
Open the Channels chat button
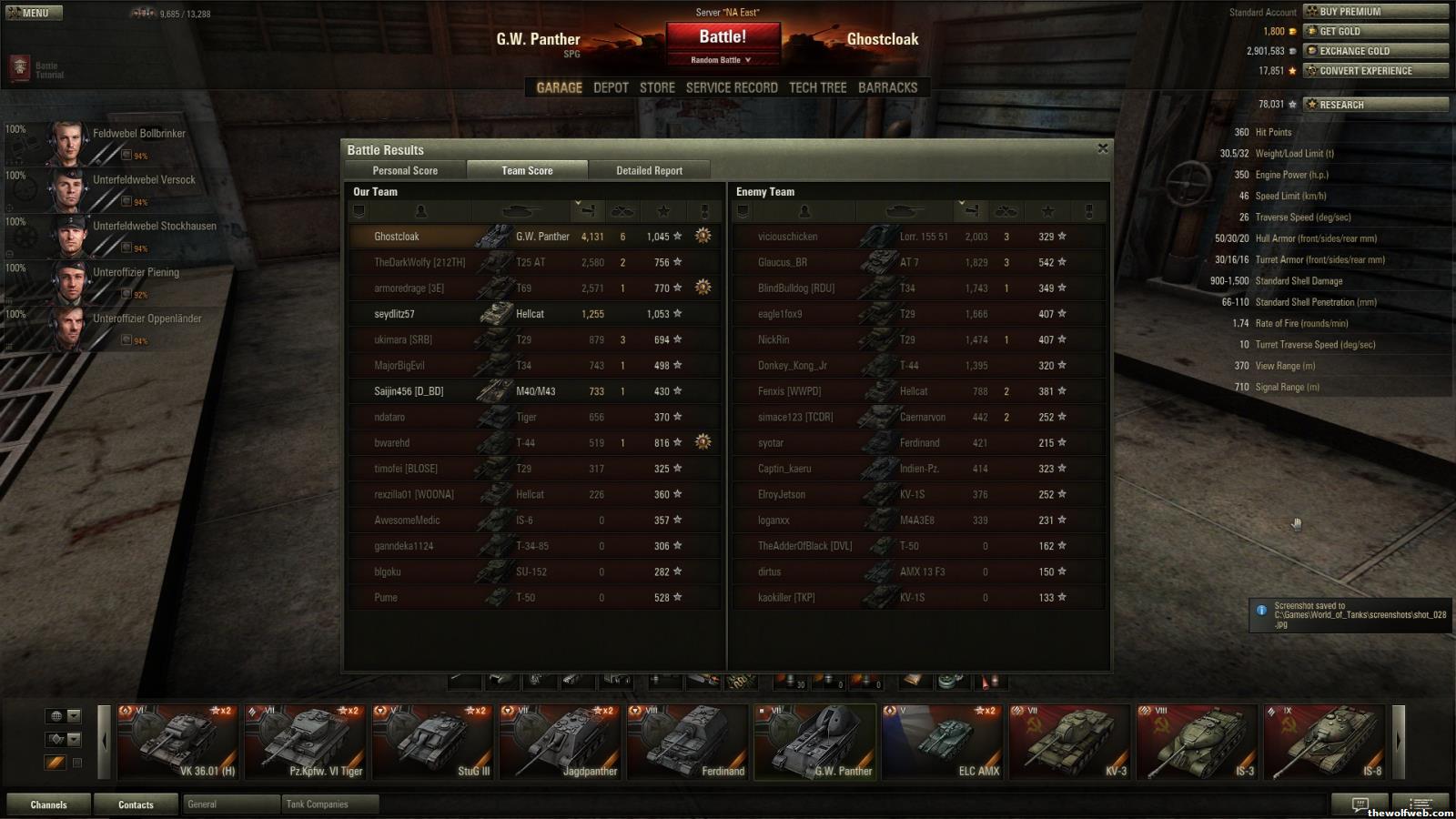pos(49,804)
